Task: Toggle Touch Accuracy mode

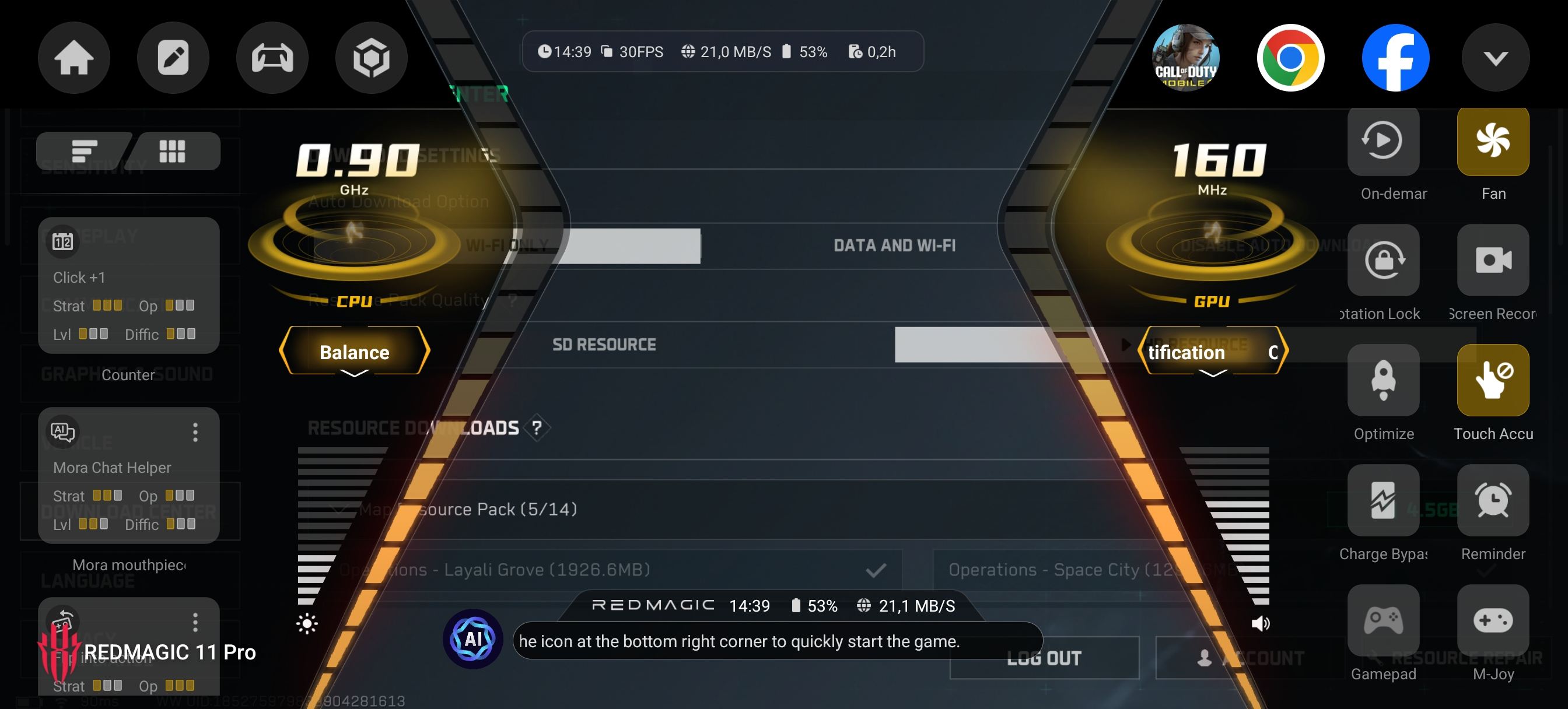Action: click(1493, 380)
